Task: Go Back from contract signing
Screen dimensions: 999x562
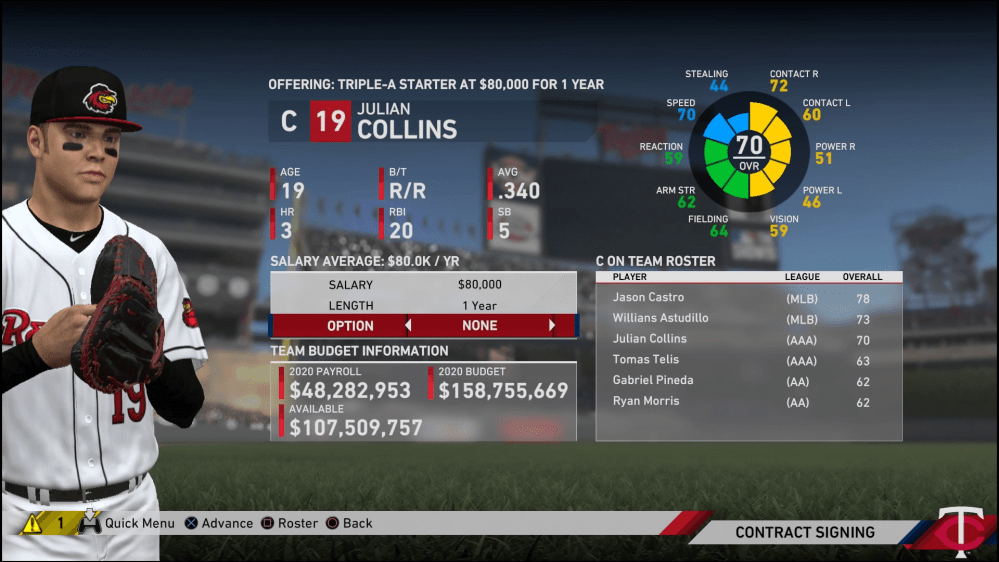Action: tap(349, 523)
